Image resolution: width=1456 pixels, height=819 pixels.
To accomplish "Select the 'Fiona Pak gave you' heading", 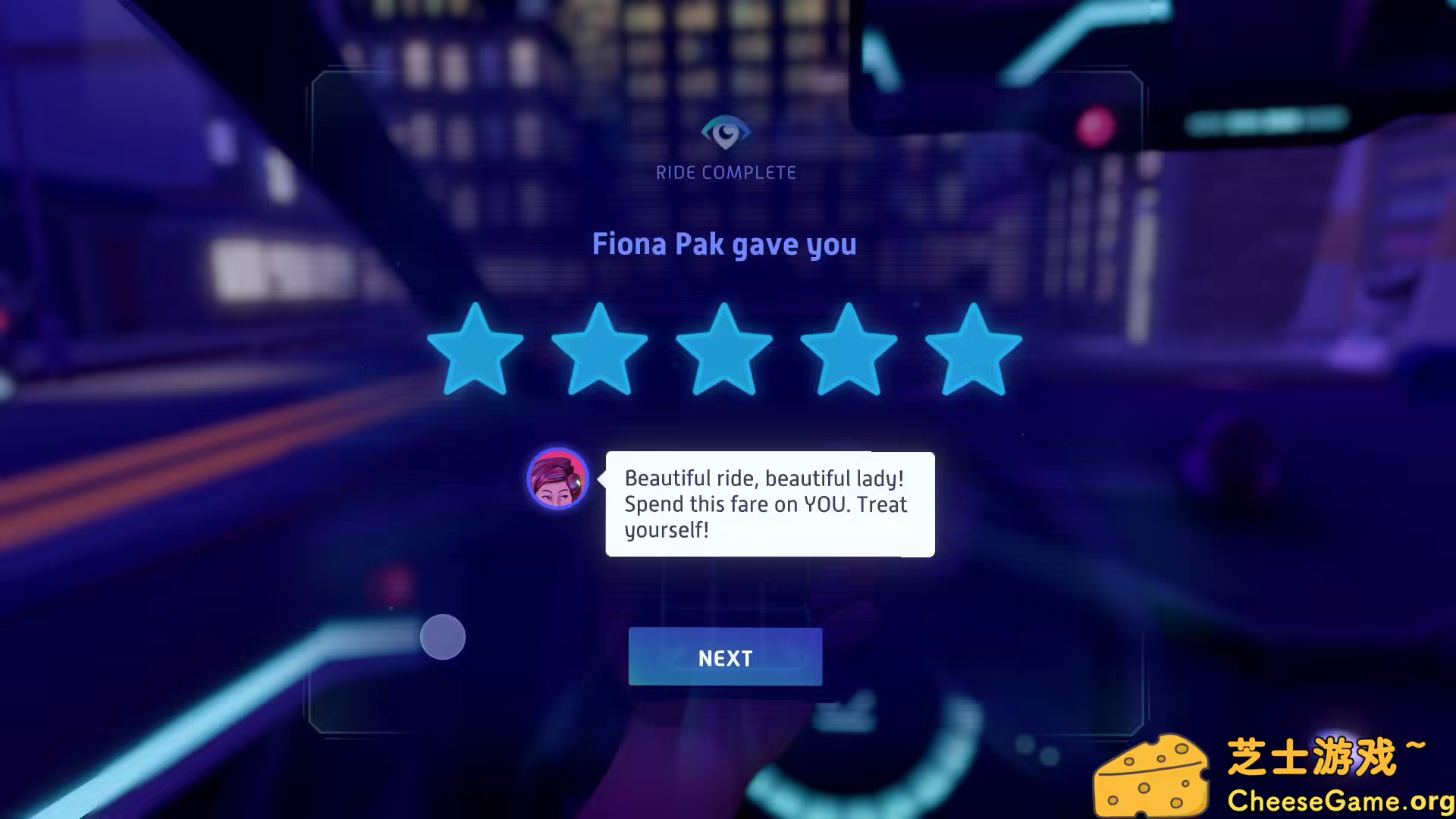I will pos(725,244).
